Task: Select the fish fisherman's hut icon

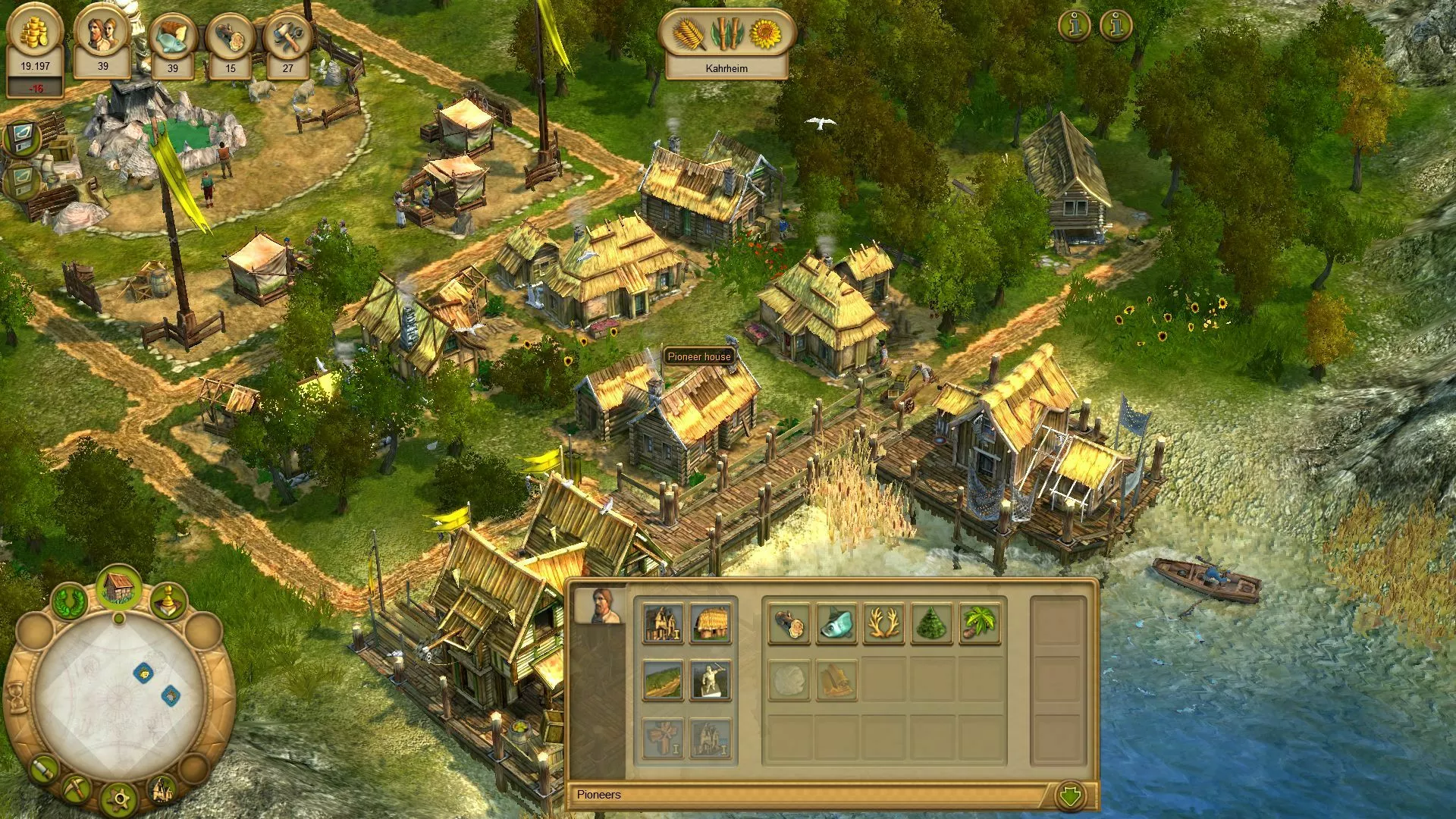Action: 836,623
